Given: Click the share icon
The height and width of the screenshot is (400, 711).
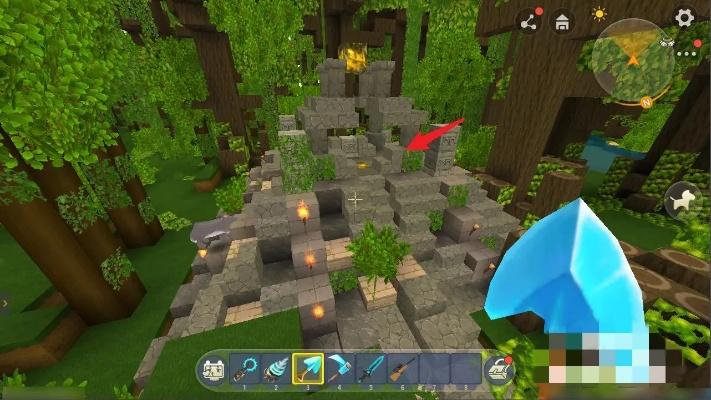Looking at the screenshot, I should coord(528,20).
